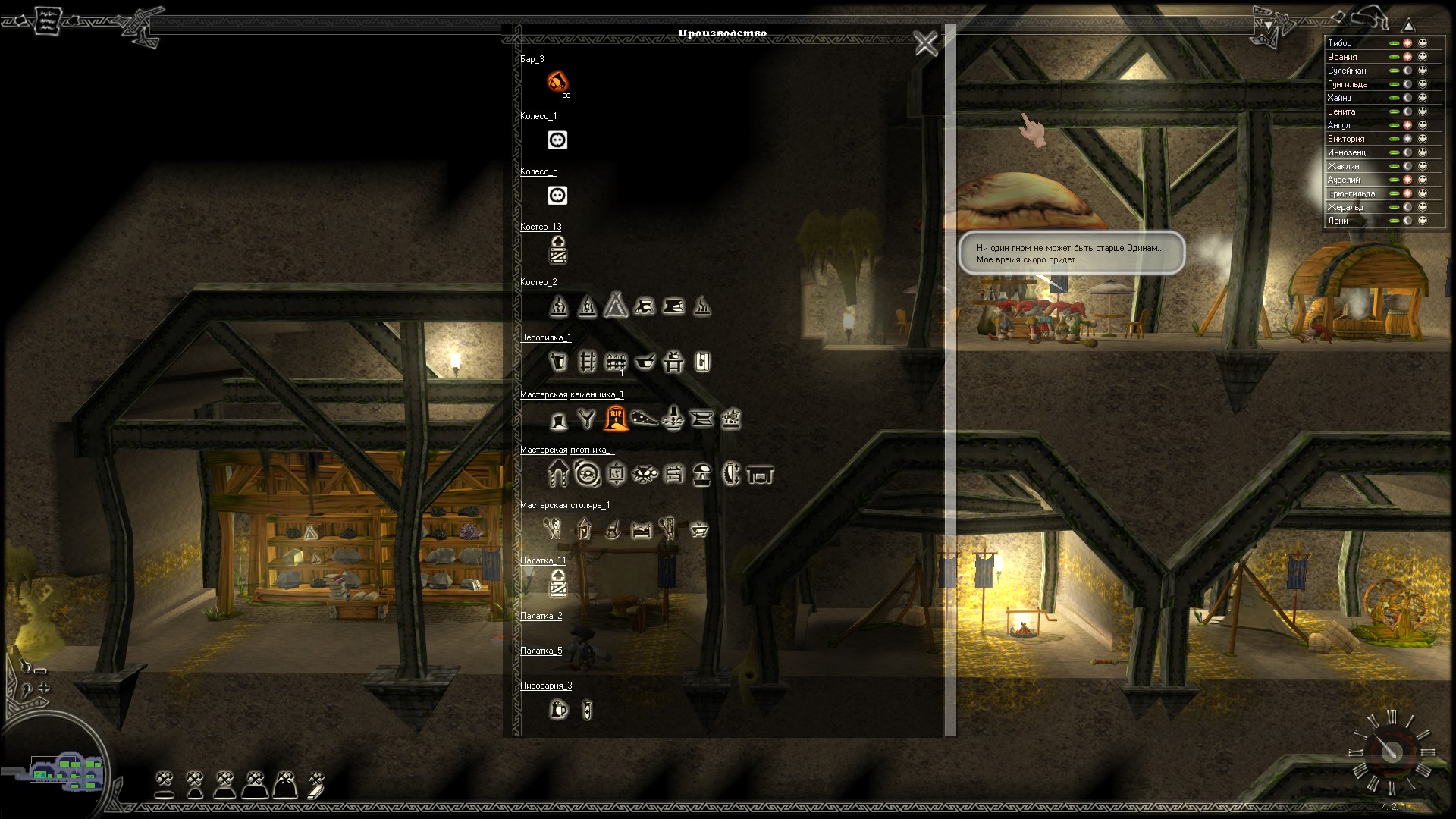Select the orange RIP tombstone icon
The width and height of the screenshot is (1456, 819).
(x=615, y=418)
